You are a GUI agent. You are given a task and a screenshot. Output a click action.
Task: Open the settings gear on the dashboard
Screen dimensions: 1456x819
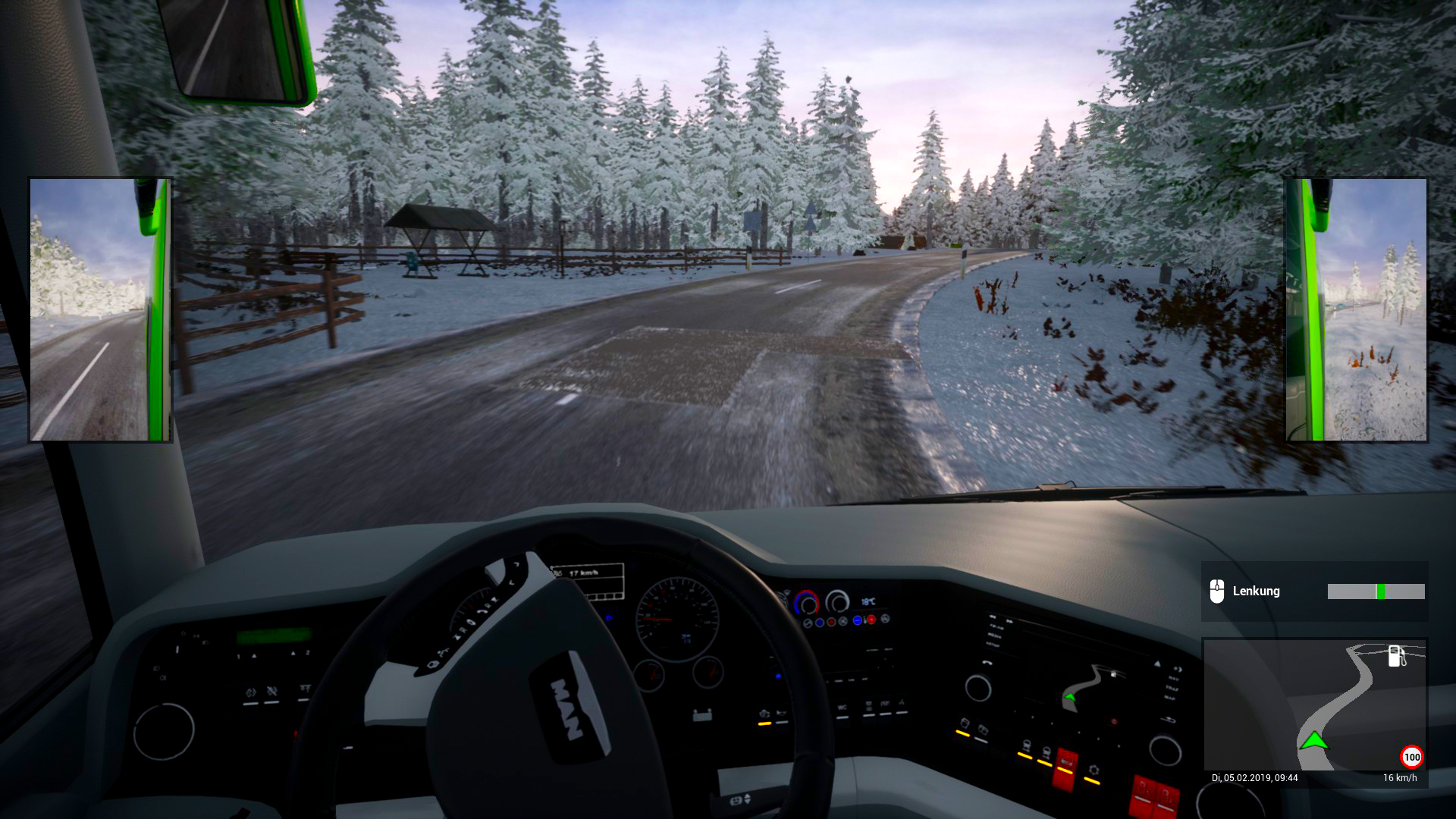pos(1094,770)
